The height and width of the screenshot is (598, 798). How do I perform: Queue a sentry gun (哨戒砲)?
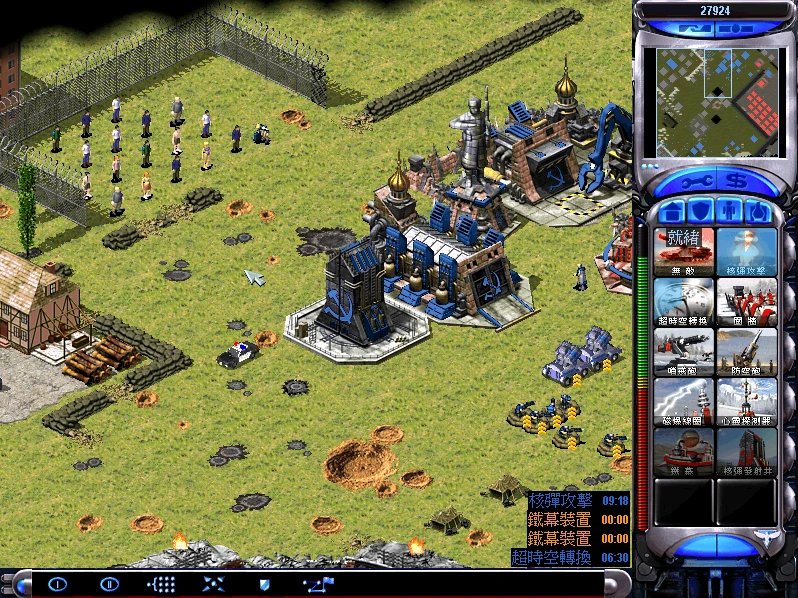pyautogui.click(x=684, y=350)
